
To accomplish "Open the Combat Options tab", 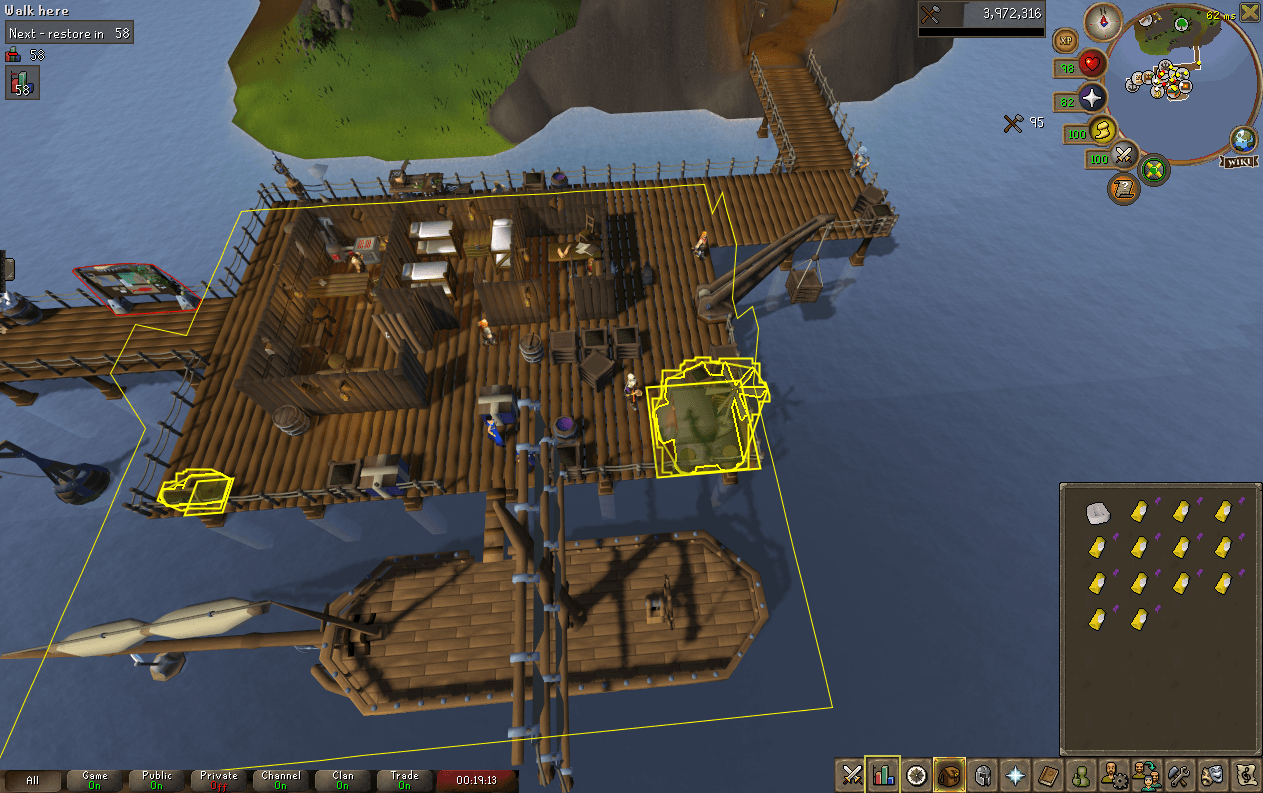I will [852, 774].
